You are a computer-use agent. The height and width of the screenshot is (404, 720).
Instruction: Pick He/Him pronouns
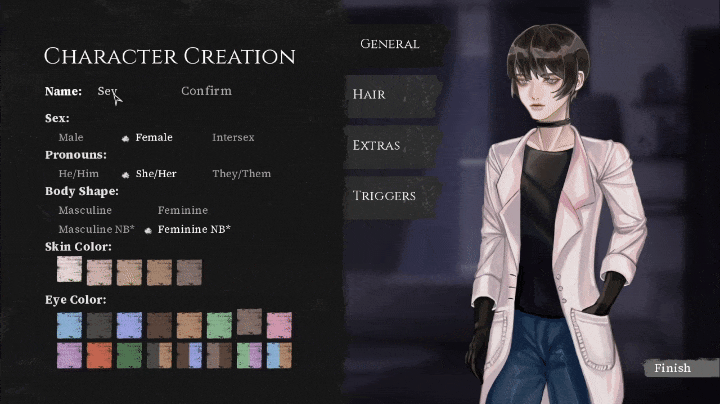79,174
